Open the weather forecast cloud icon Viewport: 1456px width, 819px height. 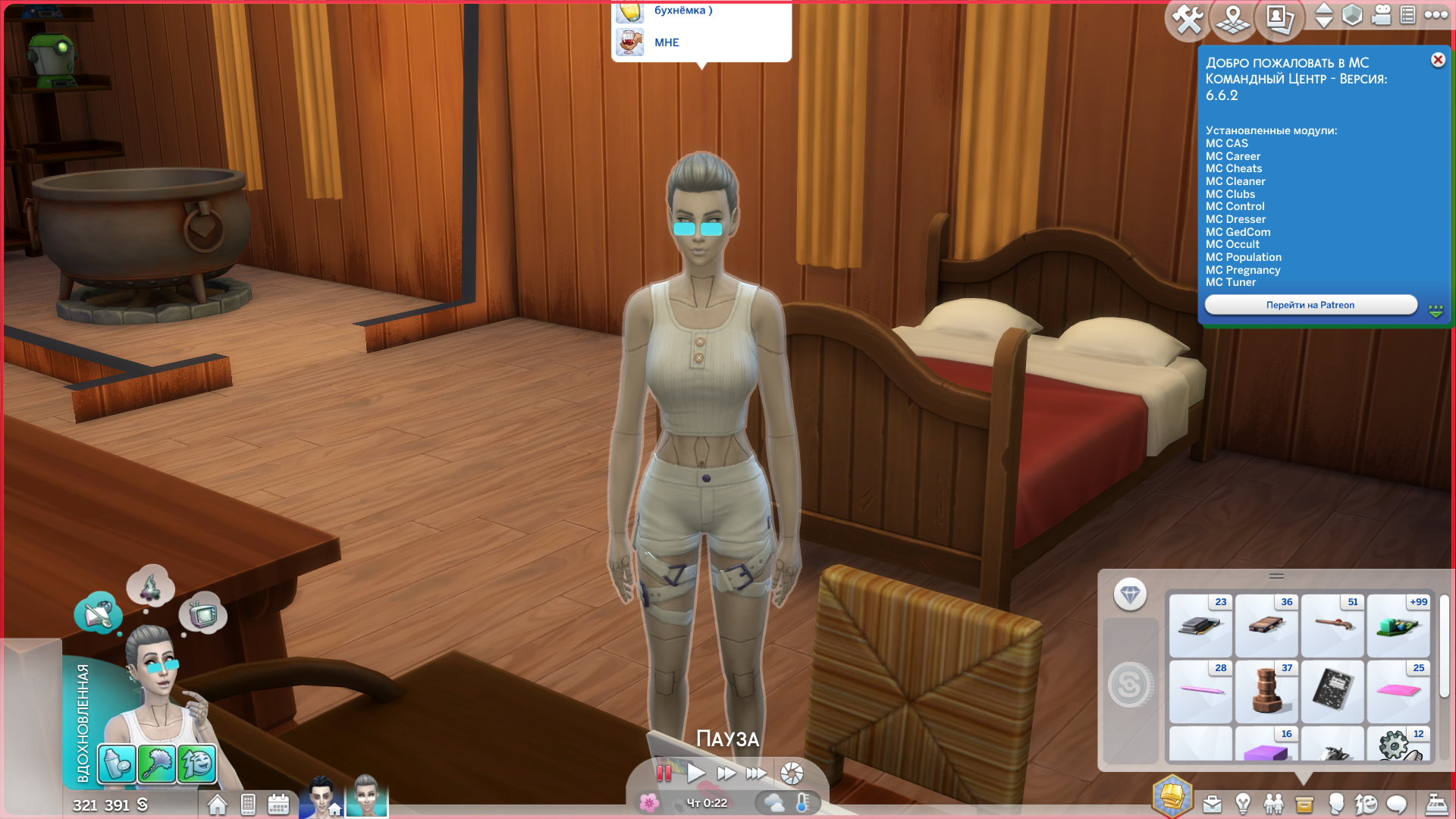click(x=774, y=802)
